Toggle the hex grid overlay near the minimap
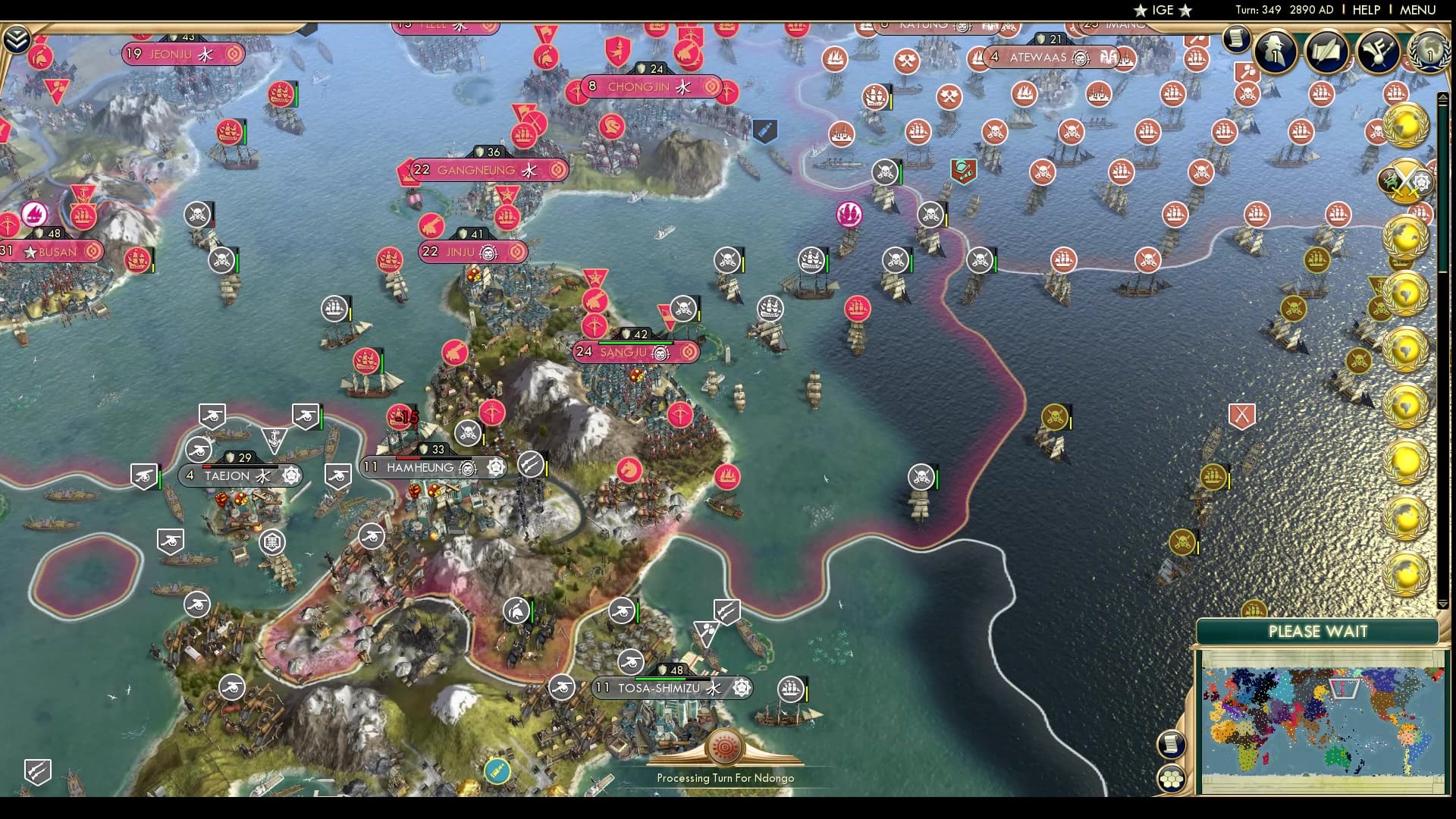Viewport: 1456px width, 819px height. pos(1172,779)
